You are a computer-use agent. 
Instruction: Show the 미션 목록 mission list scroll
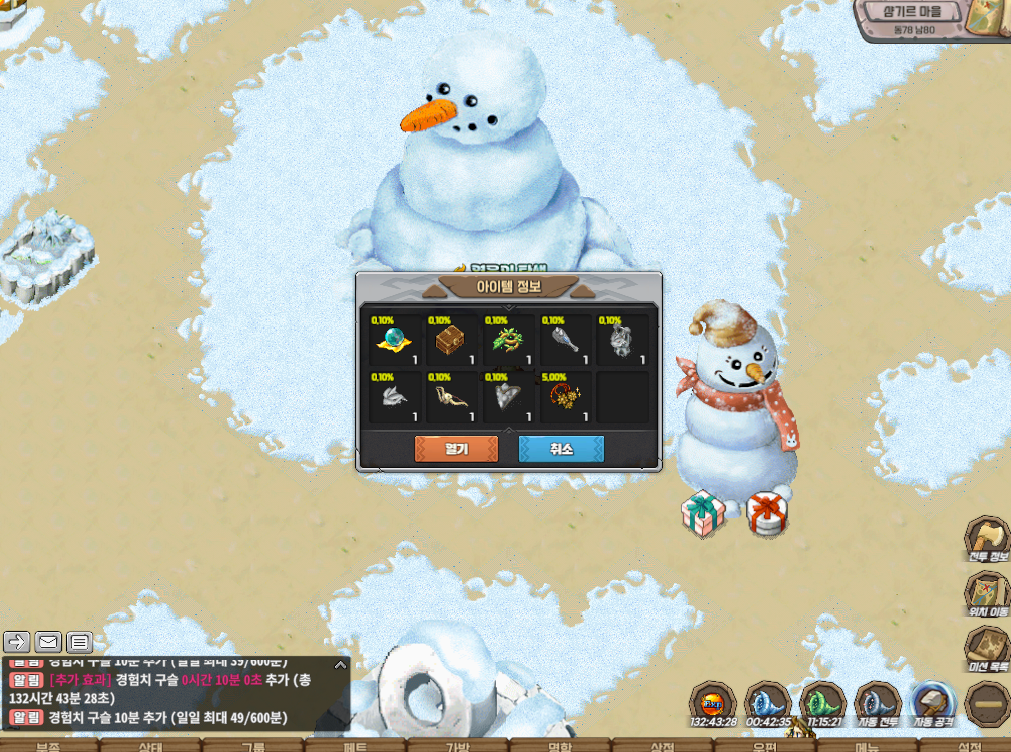987,649
